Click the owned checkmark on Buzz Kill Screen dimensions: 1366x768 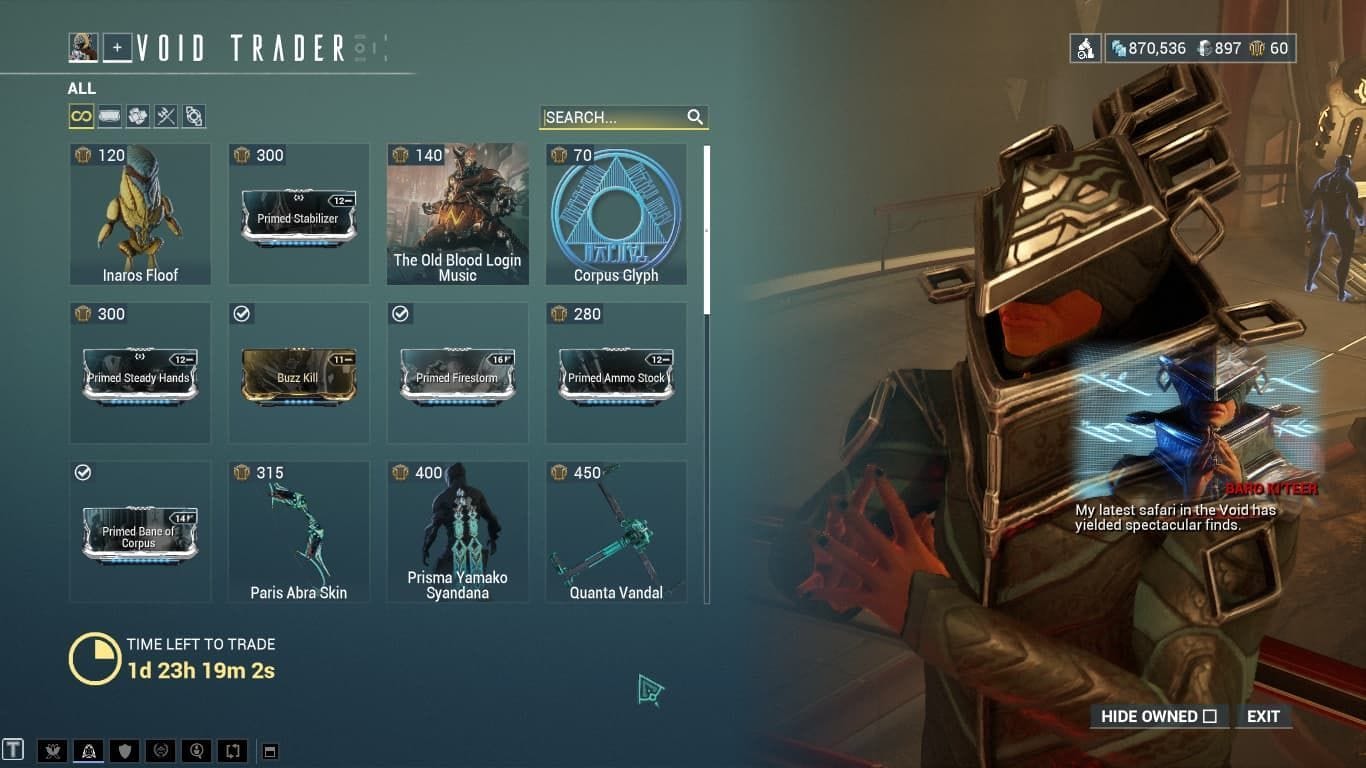[242, 314]
